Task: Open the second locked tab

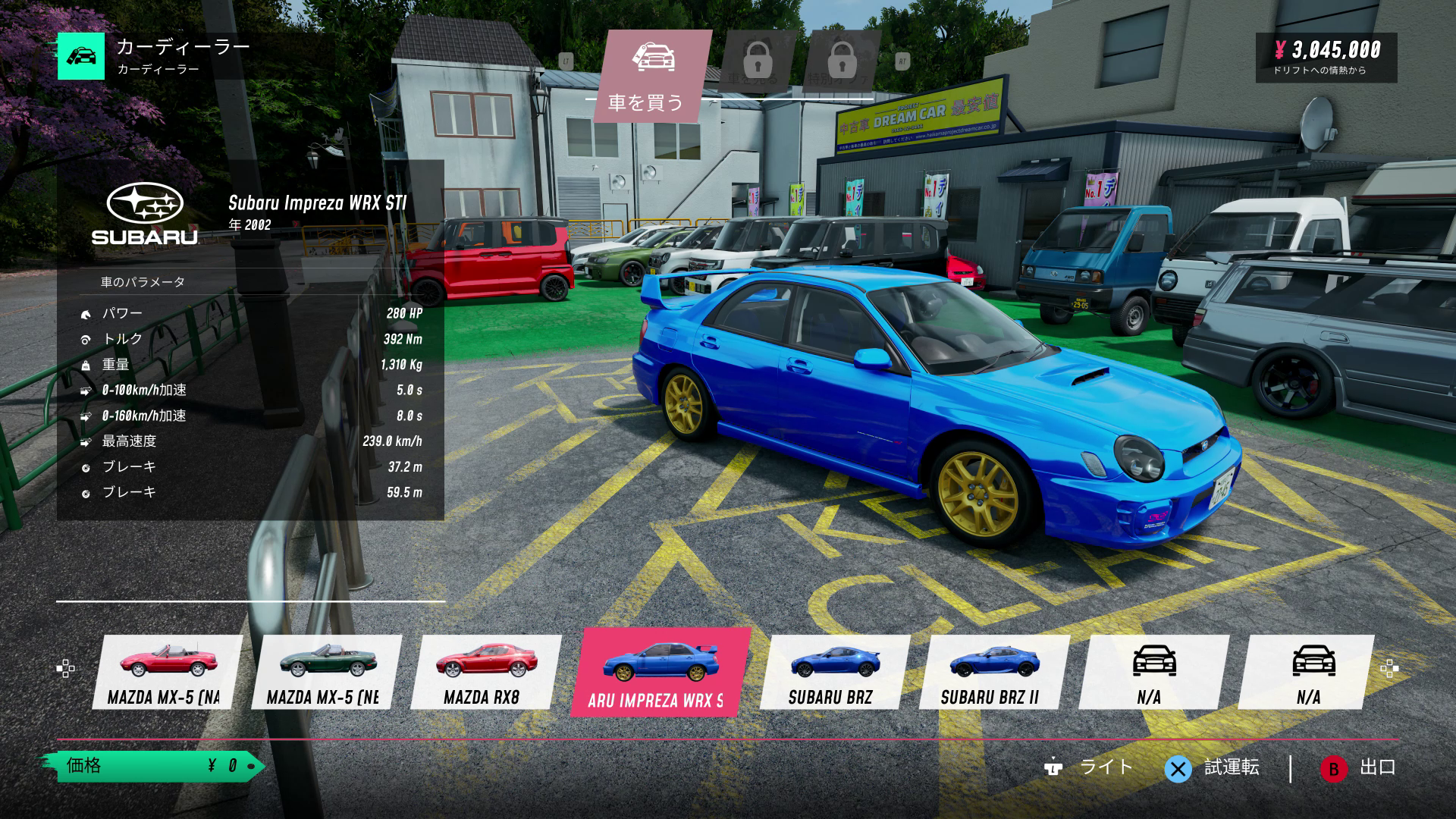Action: pos(842,62)
